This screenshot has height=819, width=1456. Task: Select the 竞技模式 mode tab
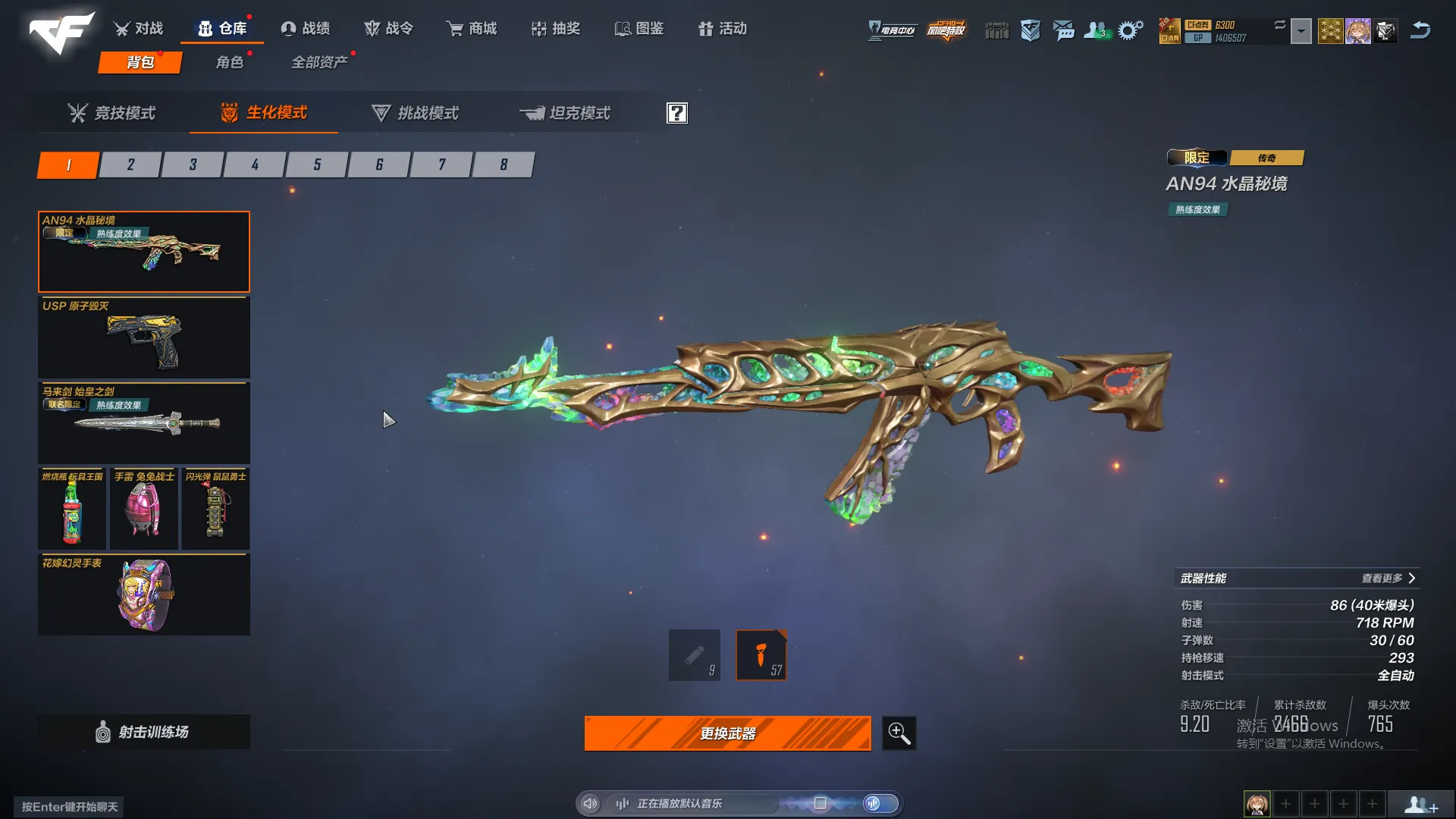pyautogui.click(x=111, y=113)
